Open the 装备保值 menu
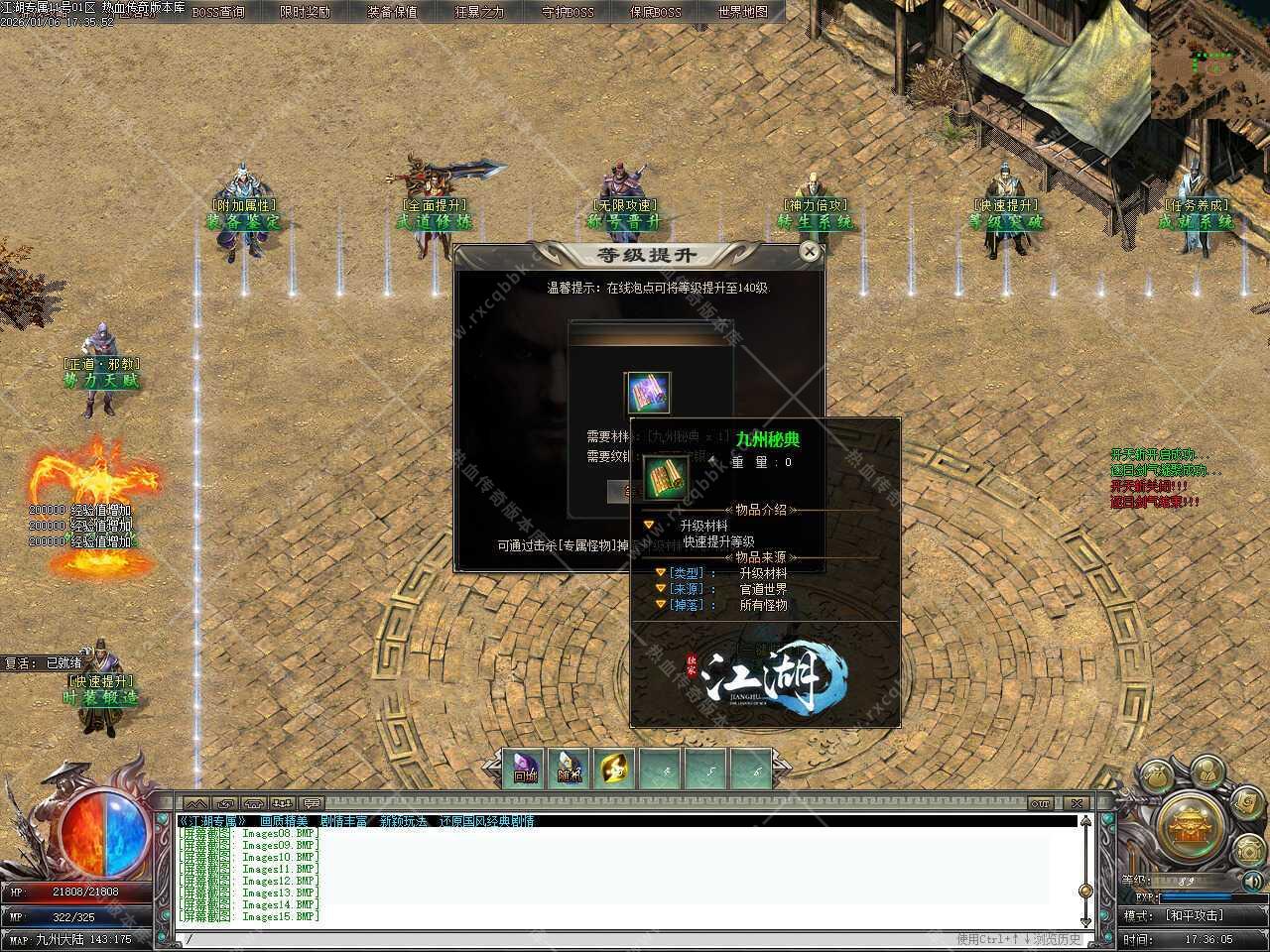This screenshot has height=952, width=1270. click(392, 12)
